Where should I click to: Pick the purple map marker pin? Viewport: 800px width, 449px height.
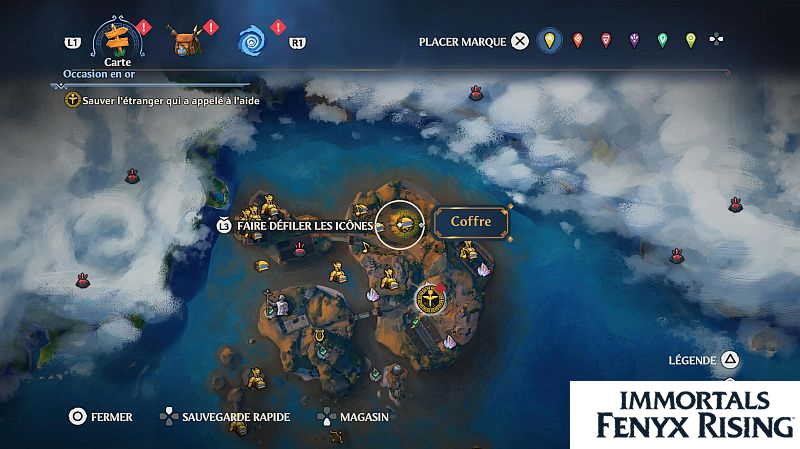point(634,41)
